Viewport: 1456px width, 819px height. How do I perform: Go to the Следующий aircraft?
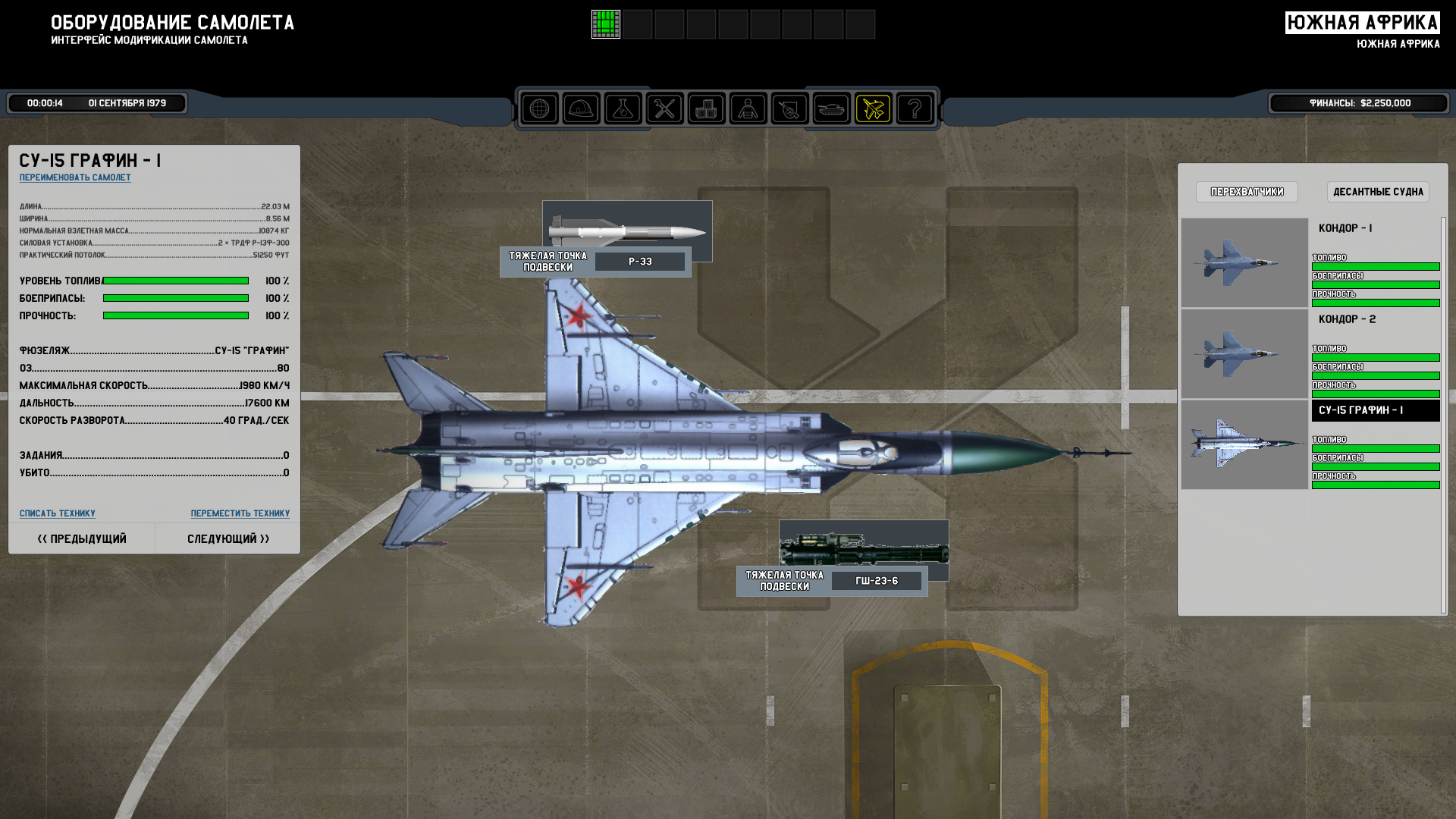(228, 539)
